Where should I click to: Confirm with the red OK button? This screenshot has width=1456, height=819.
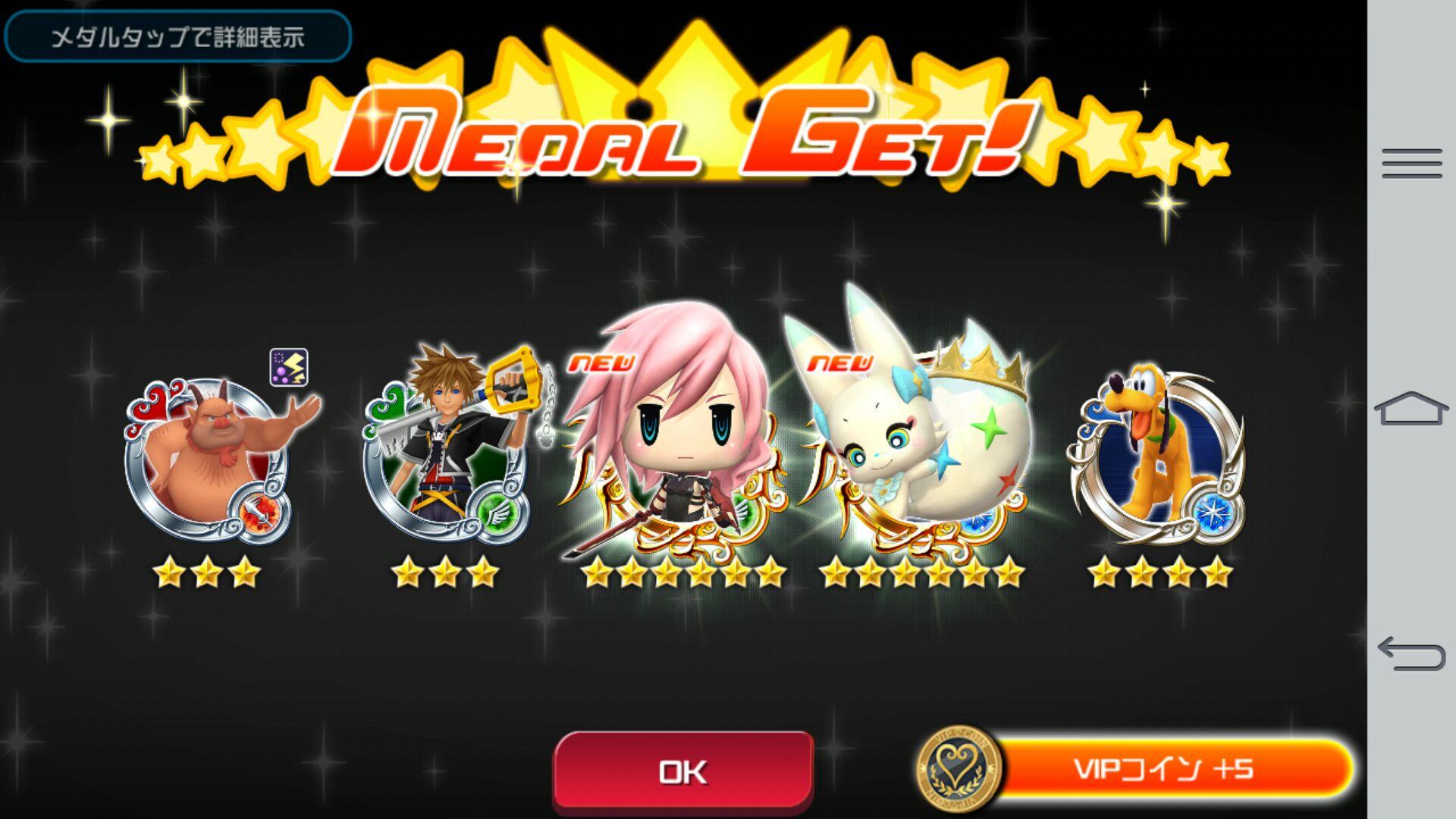[683, 771]
